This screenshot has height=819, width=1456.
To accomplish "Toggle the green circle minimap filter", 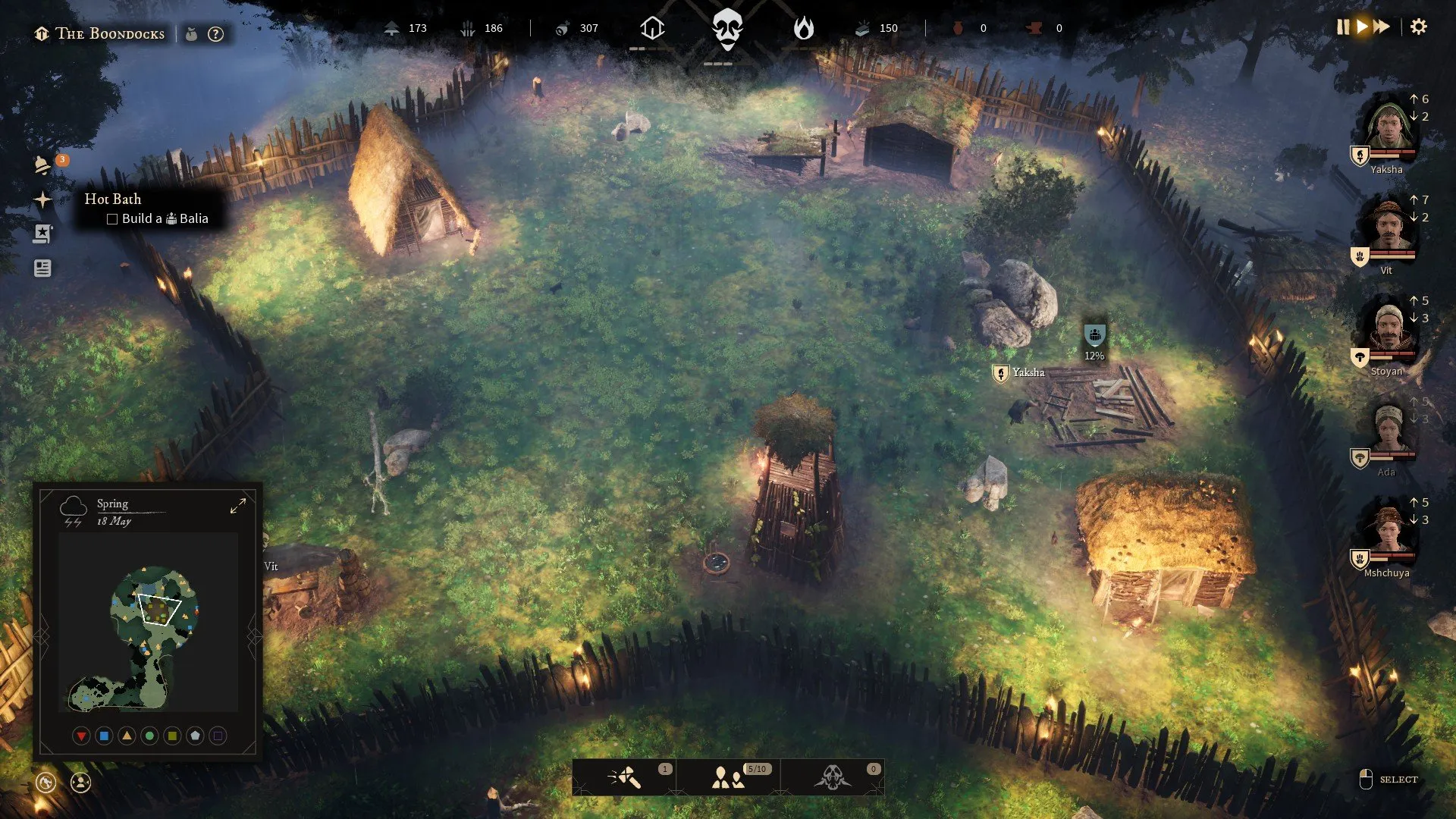I will coord(149,736).
